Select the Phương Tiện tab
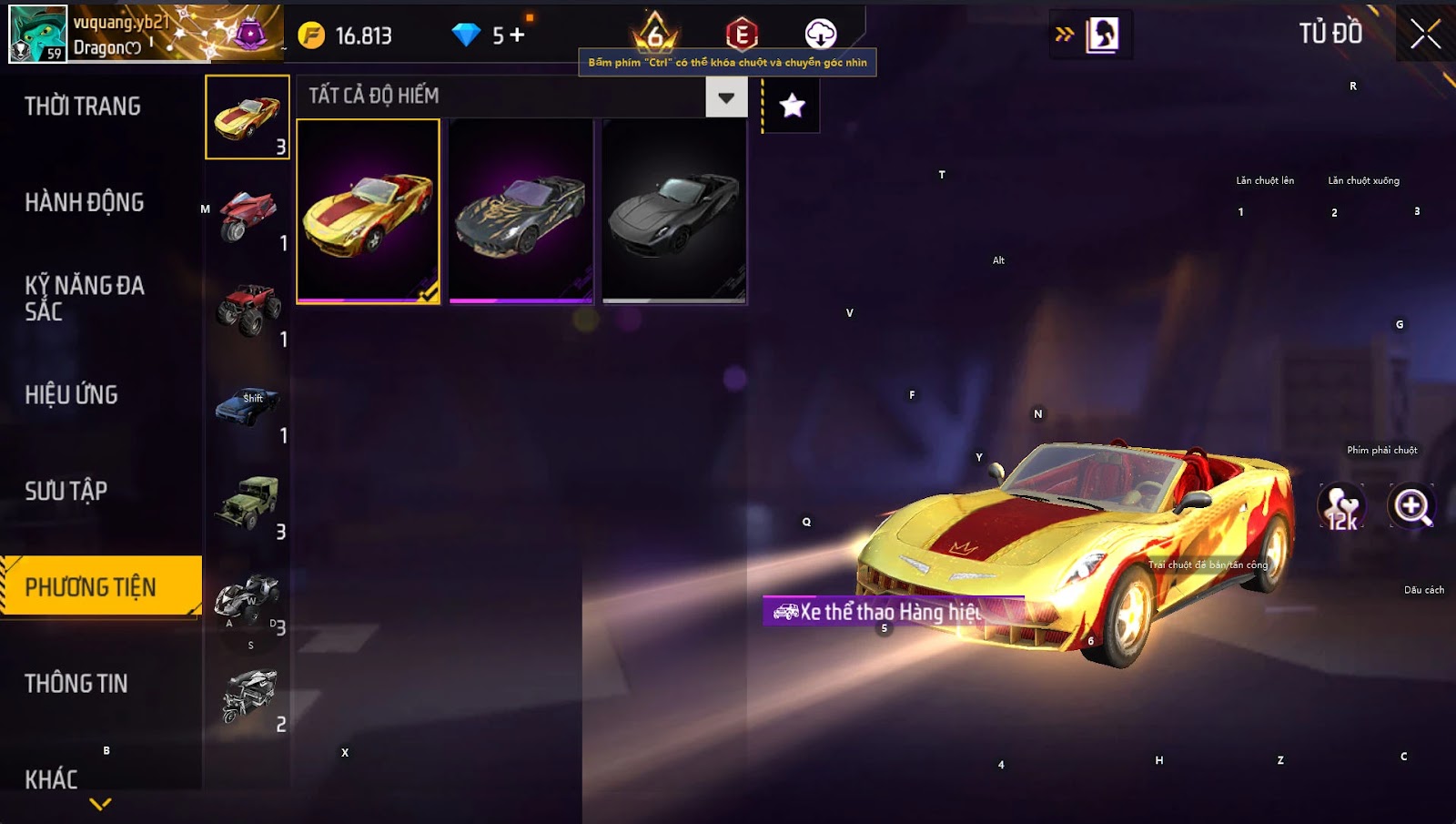The height and width of the screenshot is (824, 1456). click(91, 587)
